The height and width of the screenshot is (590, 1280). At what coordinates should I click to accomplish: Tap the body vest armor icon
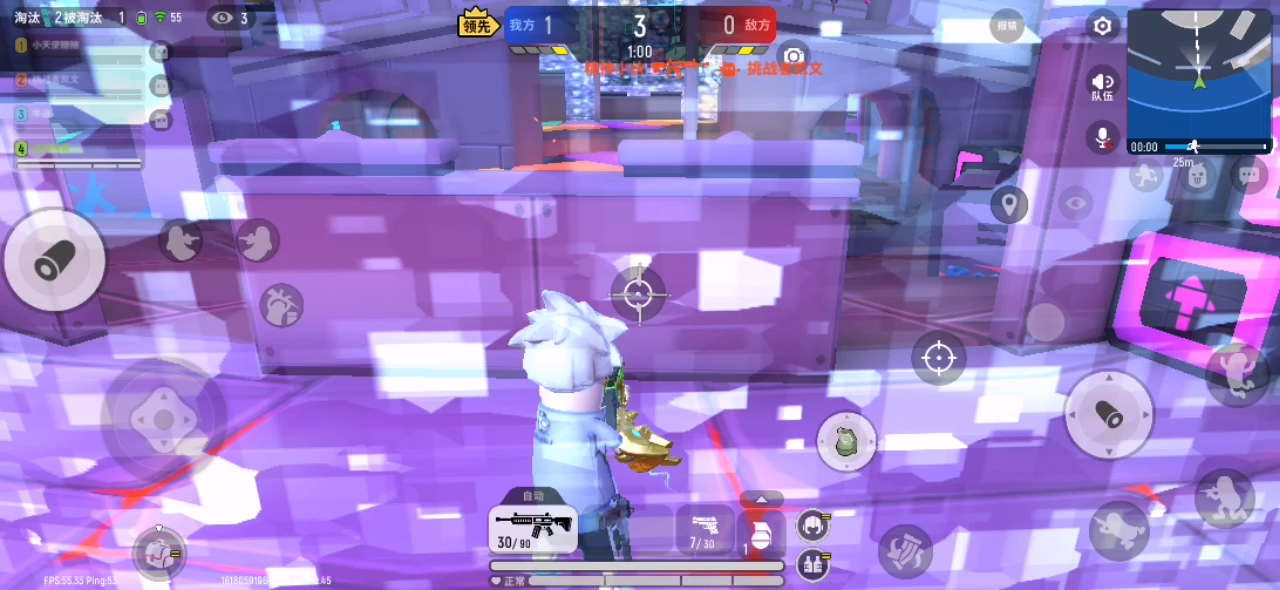click(811, 564)
